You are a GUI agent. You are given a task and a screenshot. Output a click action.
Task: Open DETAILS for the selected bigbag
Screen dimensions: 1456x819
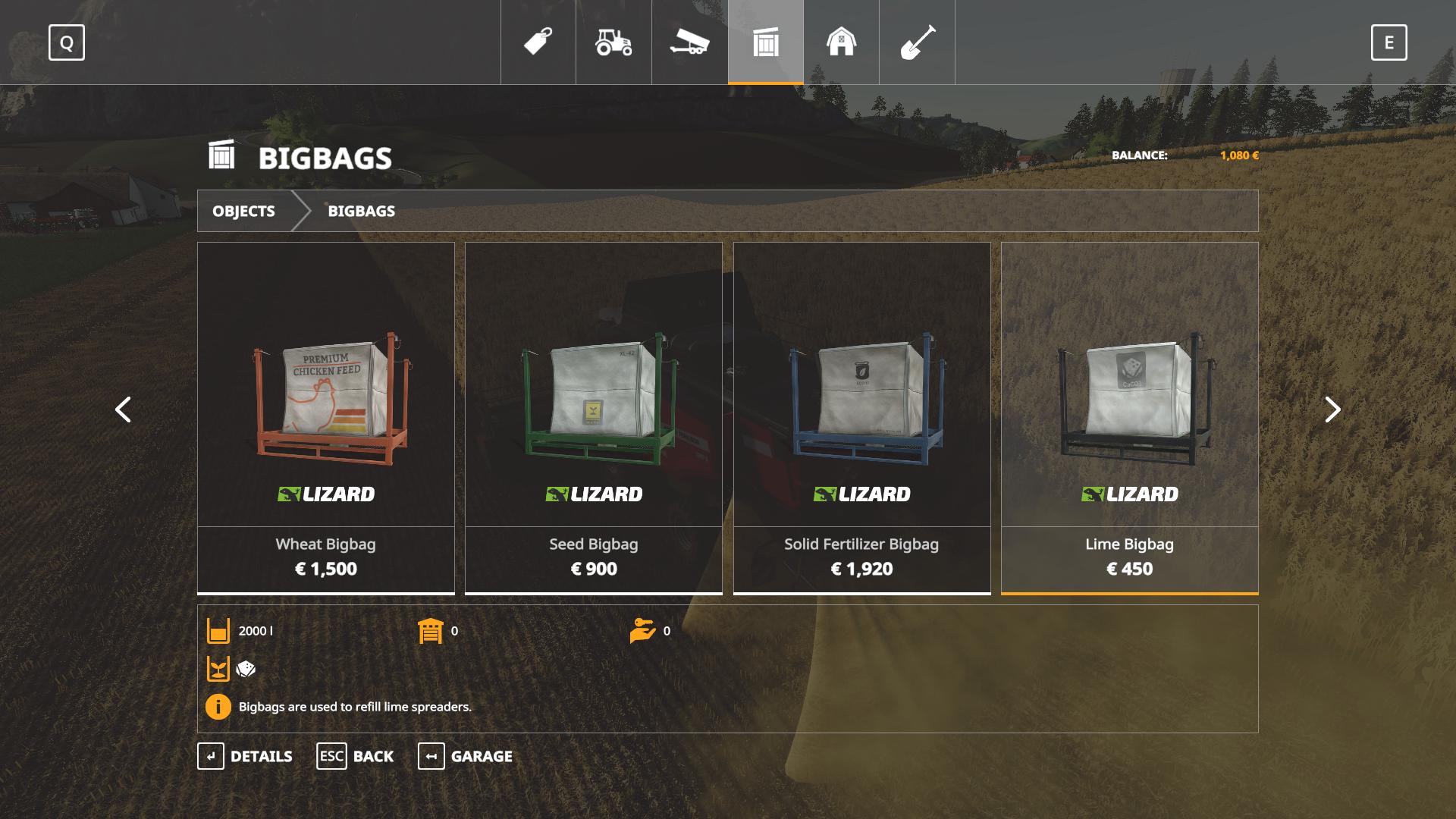point(245,756)
